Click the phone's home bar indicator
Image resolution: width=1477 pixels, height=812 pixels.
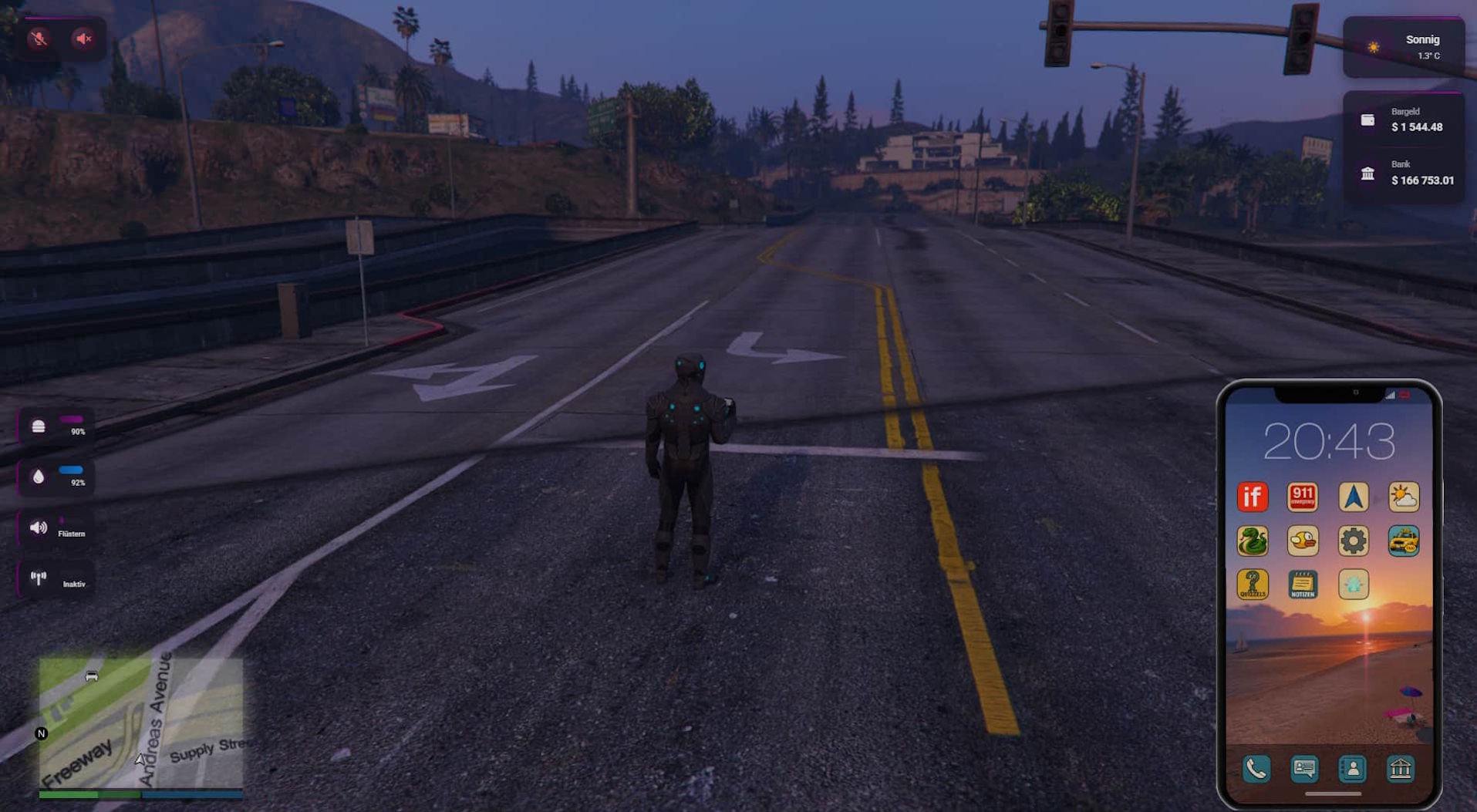(1332, 793)
